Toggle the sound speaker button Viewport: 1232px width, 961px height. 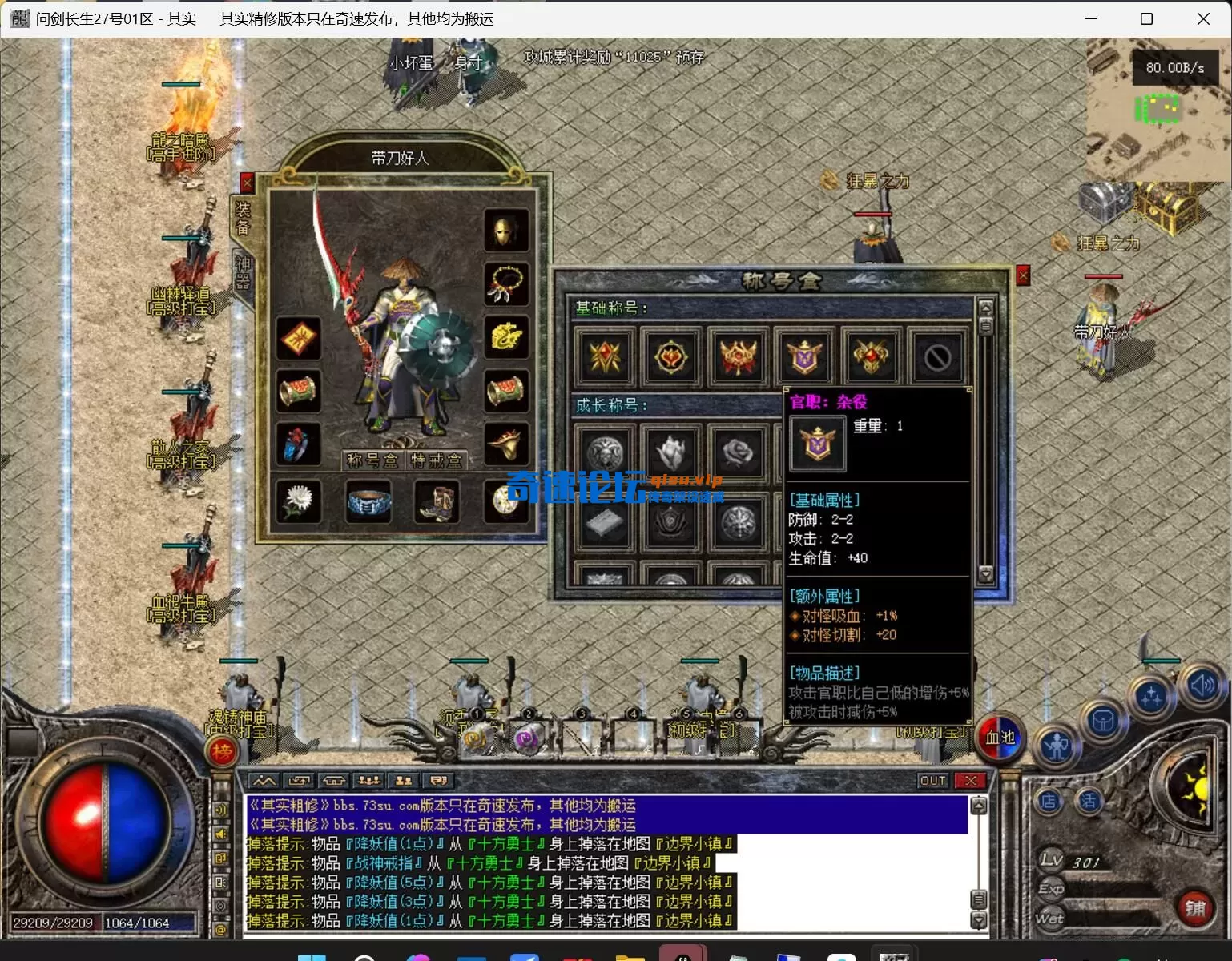pyautogui.click(x=1202, y=686)
